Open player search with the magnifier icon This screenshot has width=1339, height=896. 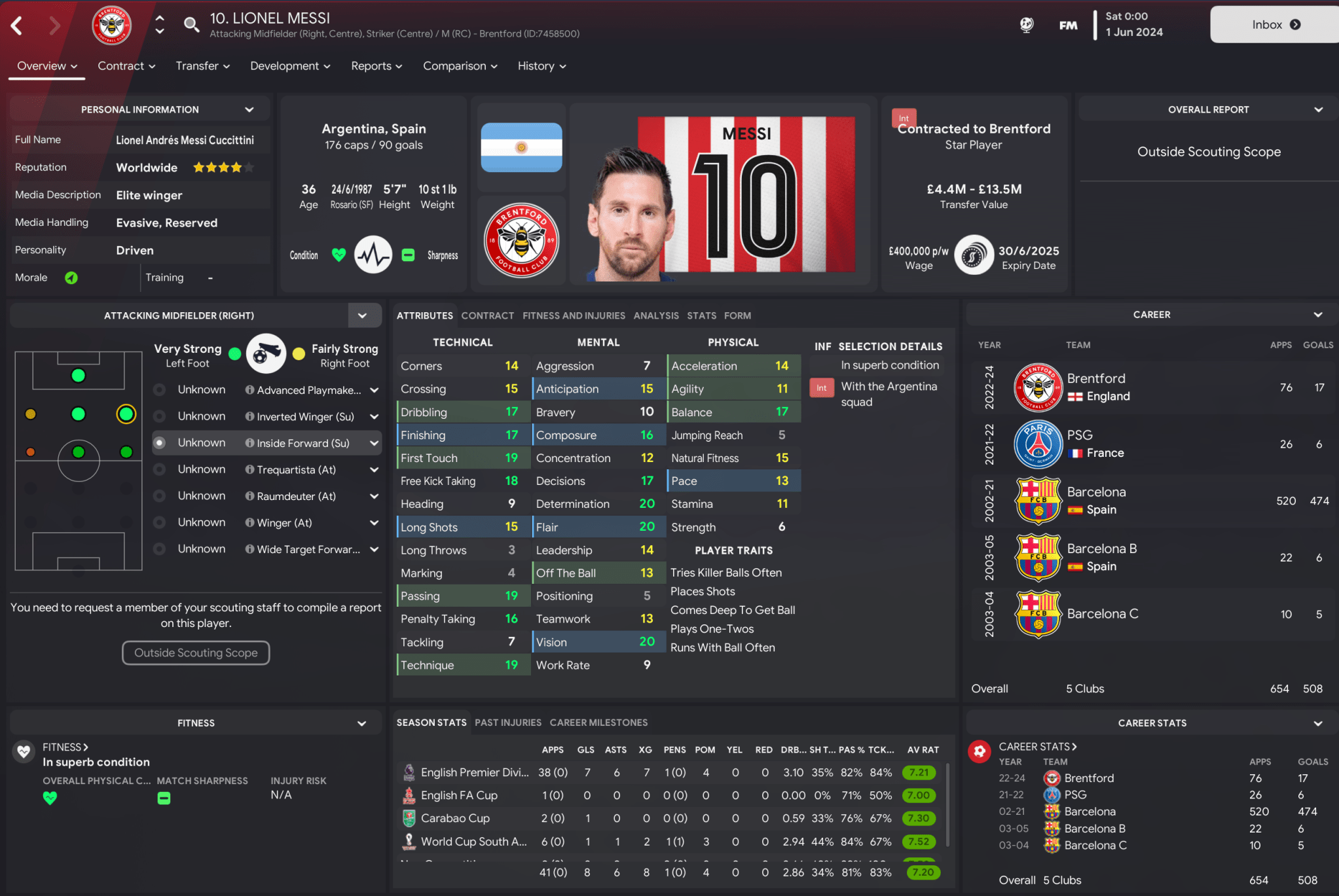pos(191,24)
